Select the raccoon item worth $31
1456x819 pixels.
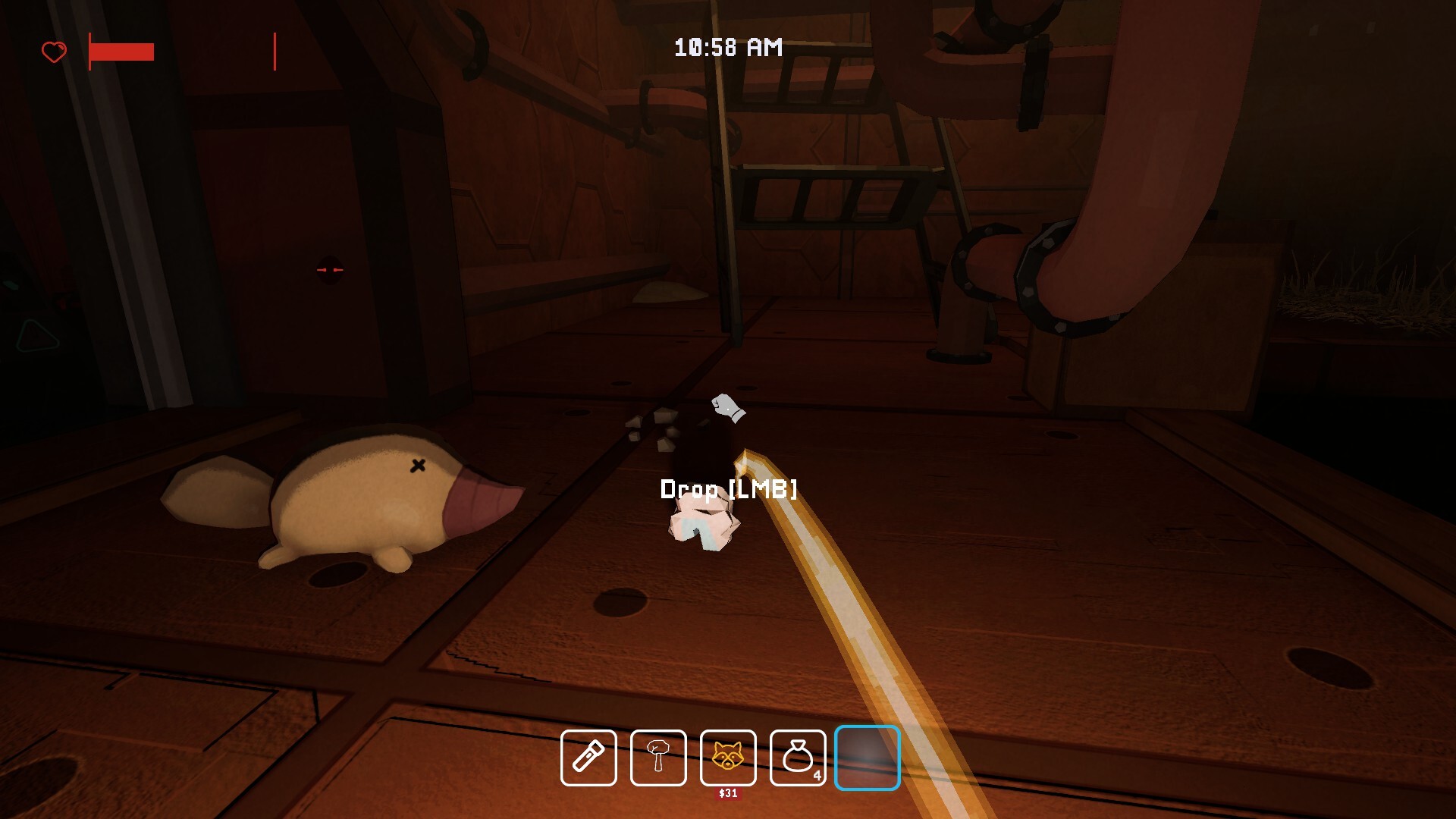(728, 758)
